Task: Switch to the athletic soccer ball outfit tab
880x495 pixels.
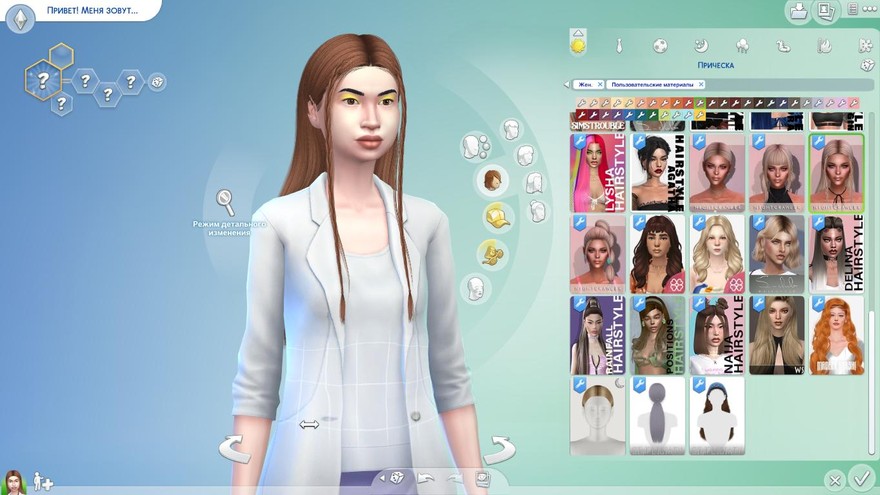Action: [660, 45]
